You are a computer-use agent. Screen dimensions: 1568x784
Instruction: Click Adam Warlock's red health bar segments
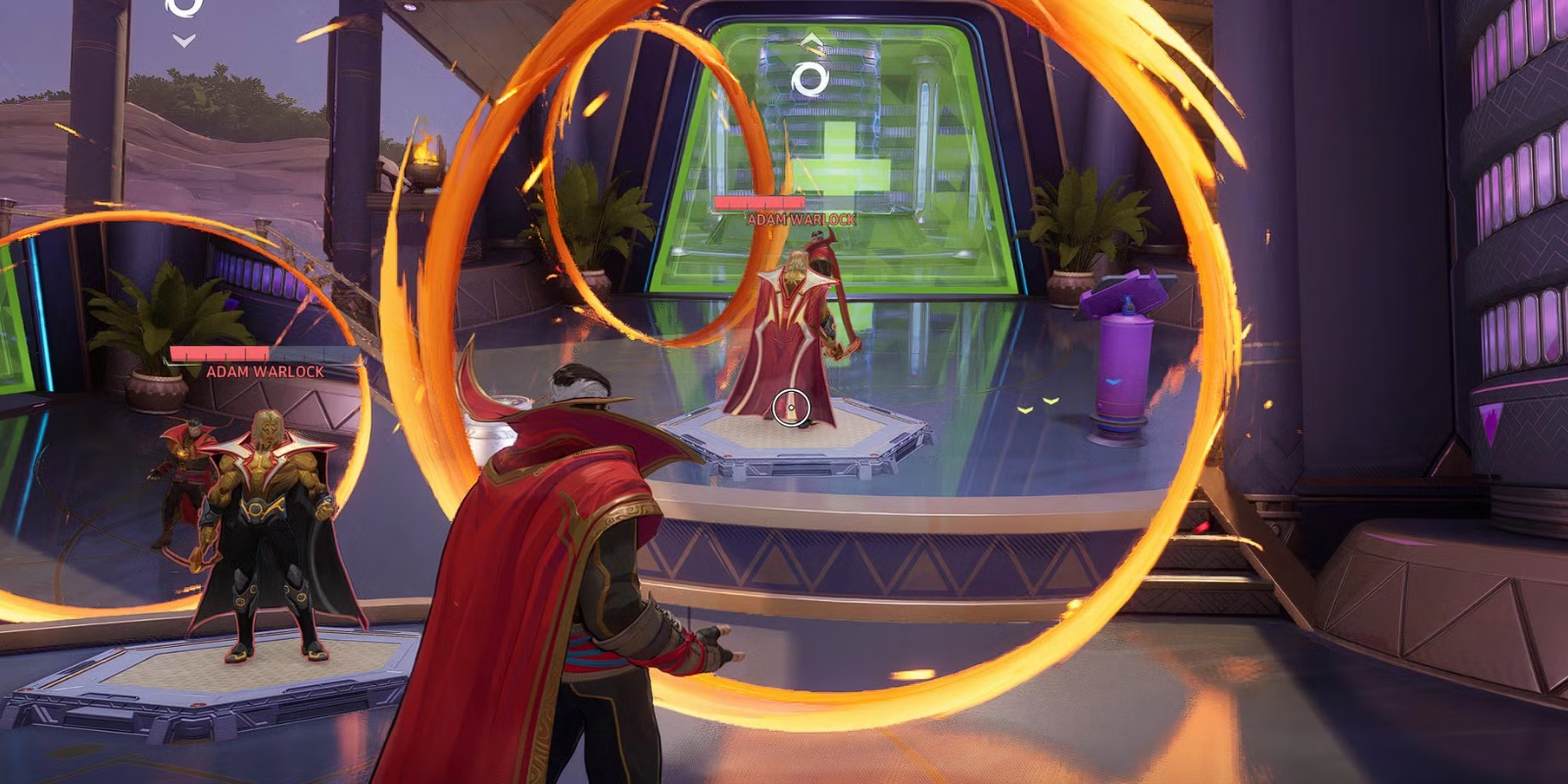click(x=761, y=203)
